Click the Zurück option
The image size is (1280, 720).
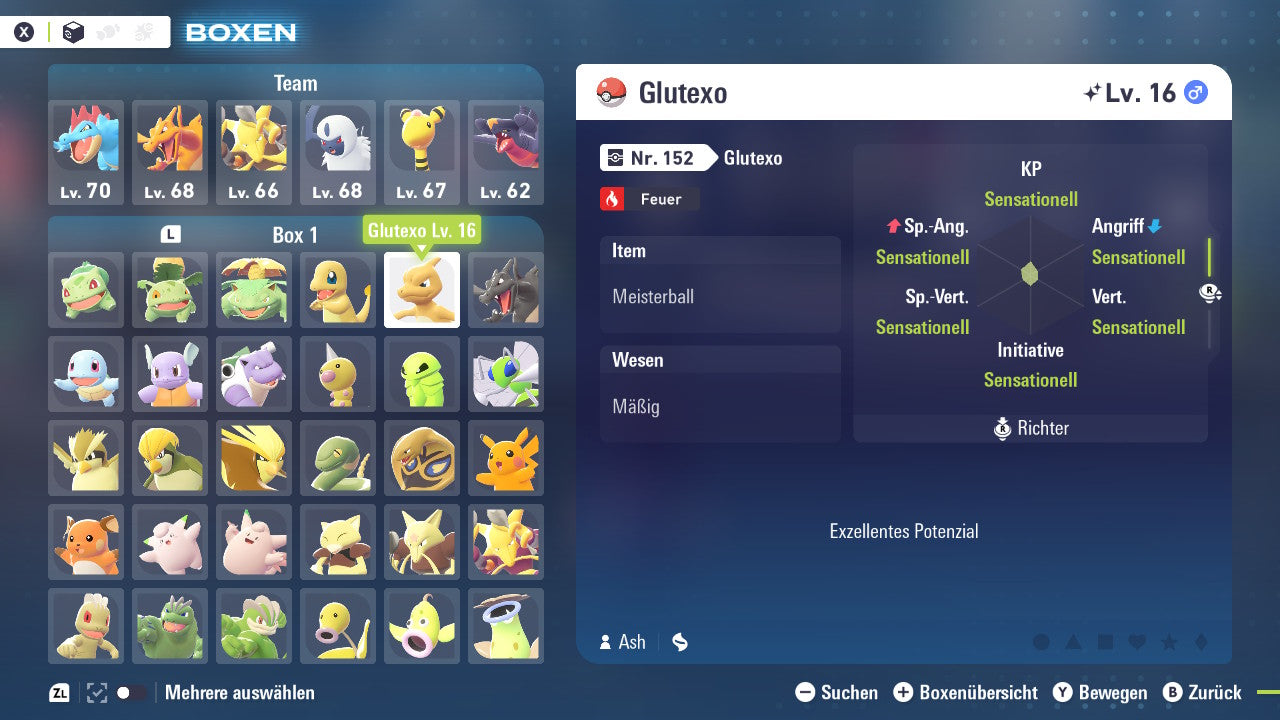tap(1212, 692)
